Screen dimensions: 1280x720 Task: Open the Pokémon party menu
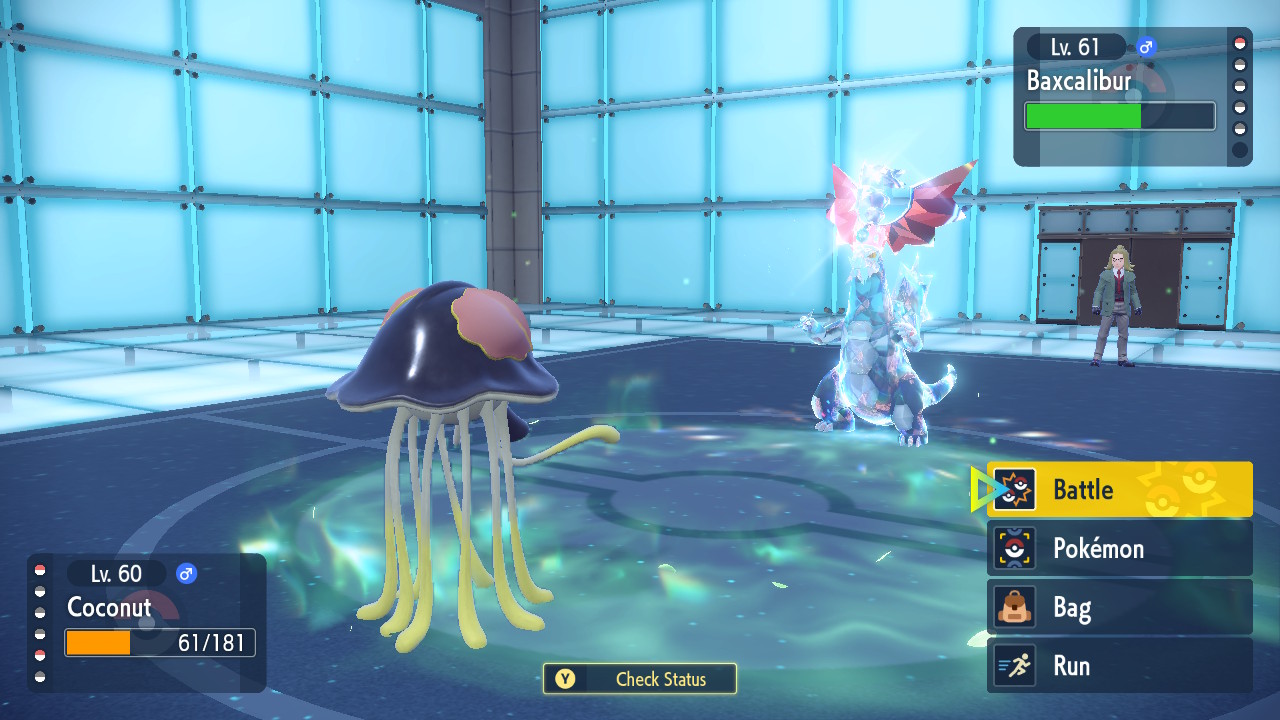[1119, 548]
